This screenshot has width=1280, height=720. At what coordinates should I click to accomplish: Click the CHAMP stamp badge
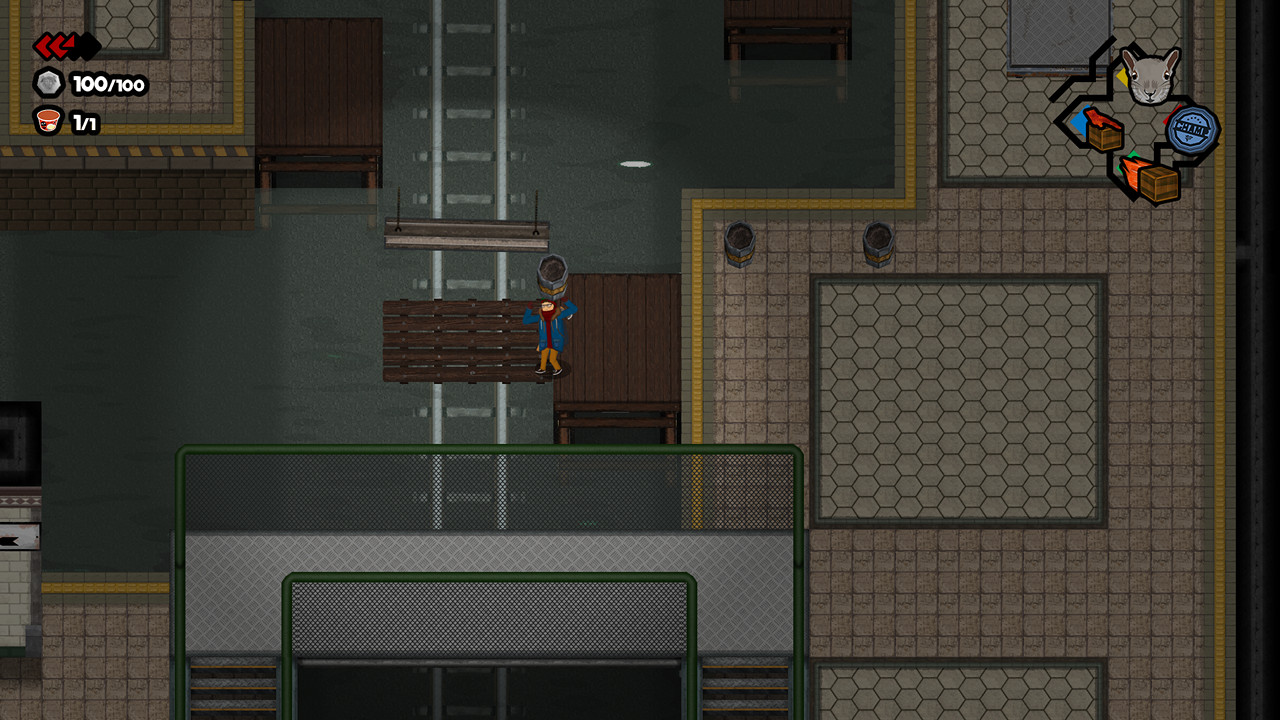coord(1191,131)
